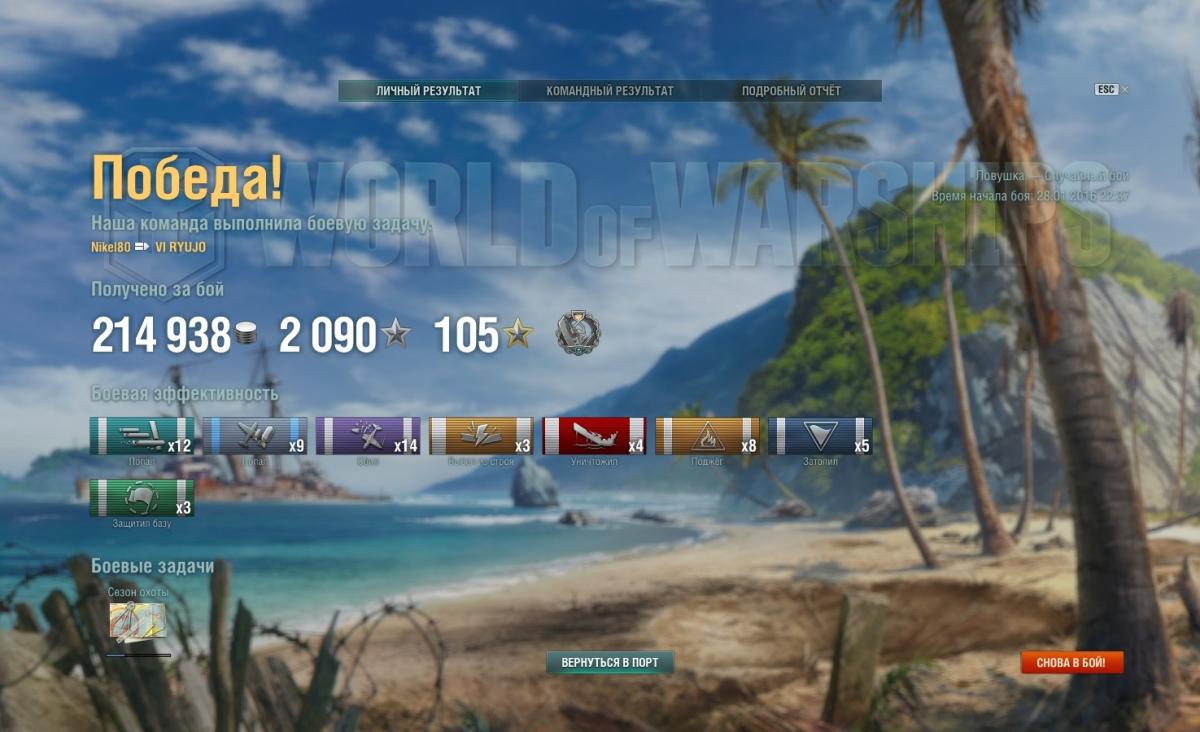Start another battle with Снова в бой!

(x=1072, y=663)
